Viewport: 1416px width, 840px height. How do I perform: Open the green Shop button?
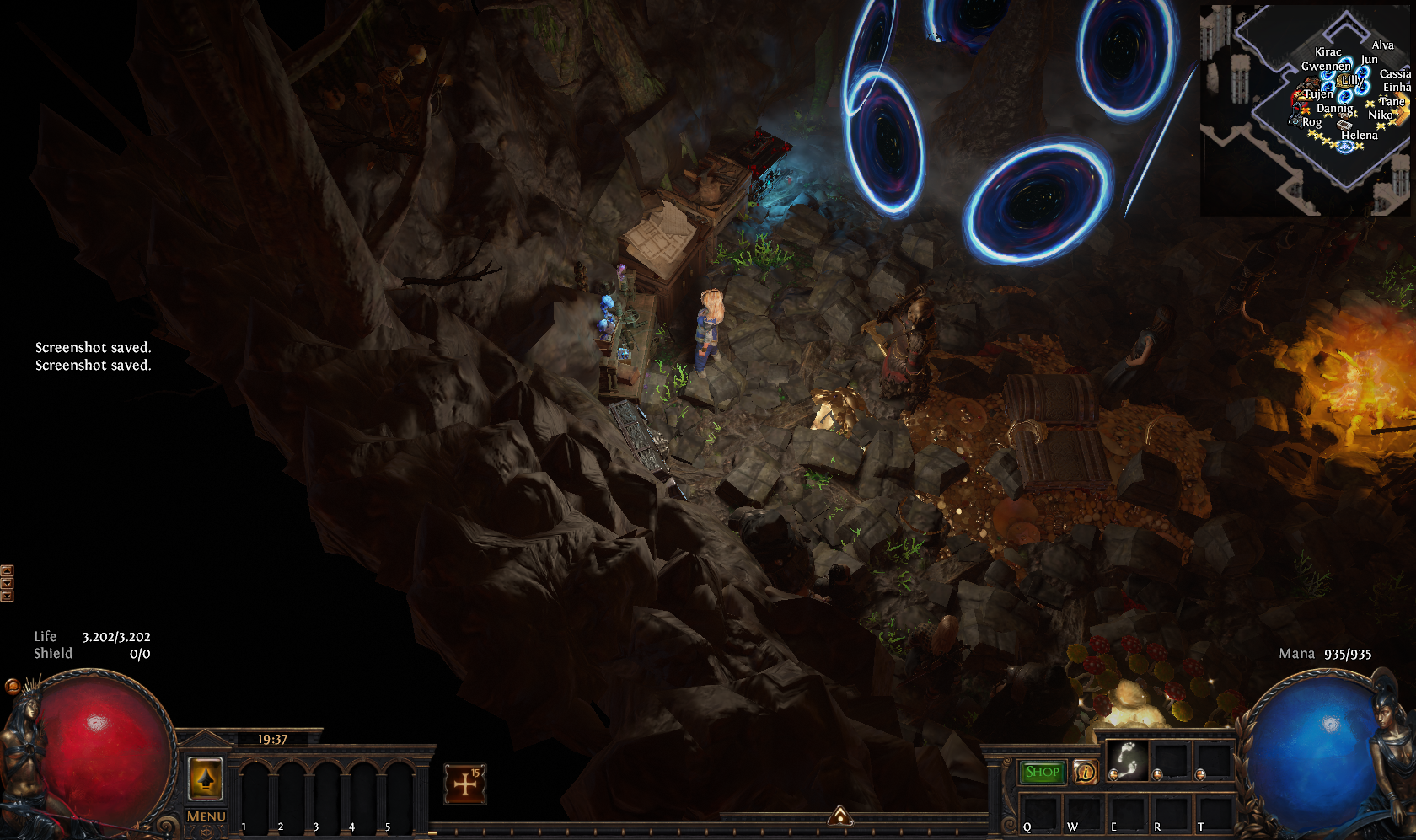(x=1042, y=772)
